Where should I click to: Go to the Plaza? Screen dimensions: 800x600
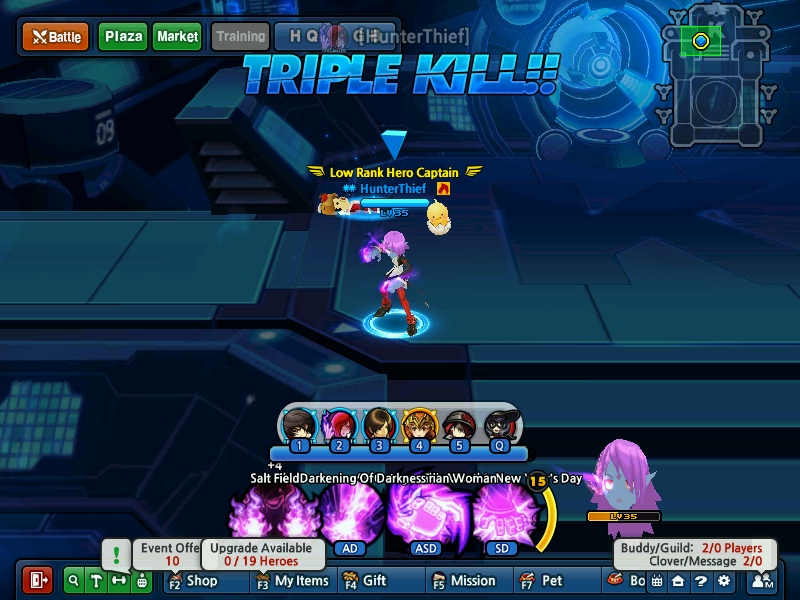tap(123, 37)
